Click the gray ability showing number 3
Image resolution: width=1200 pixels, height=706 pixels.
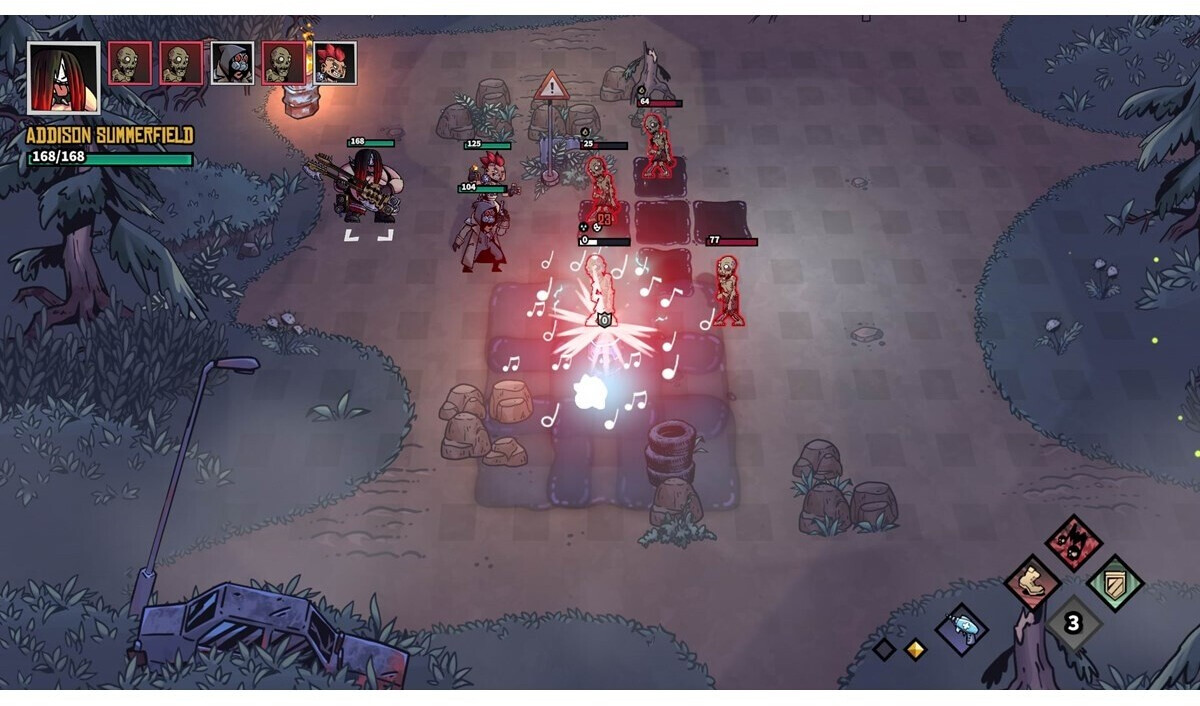pyautogui.click(x=1073, y=624)
